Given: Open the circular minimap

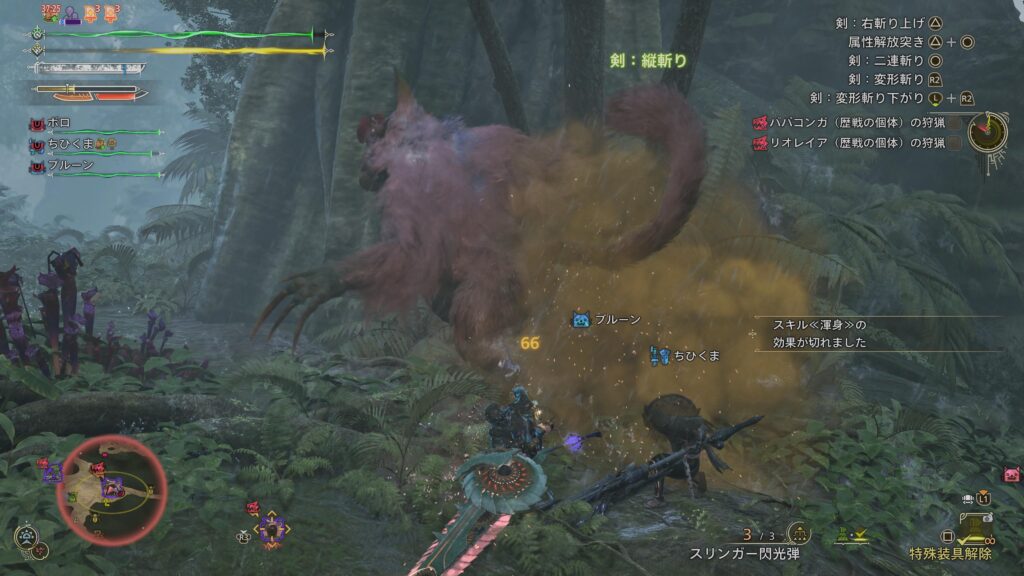Looking at the screenshot, I should [111, 485].
